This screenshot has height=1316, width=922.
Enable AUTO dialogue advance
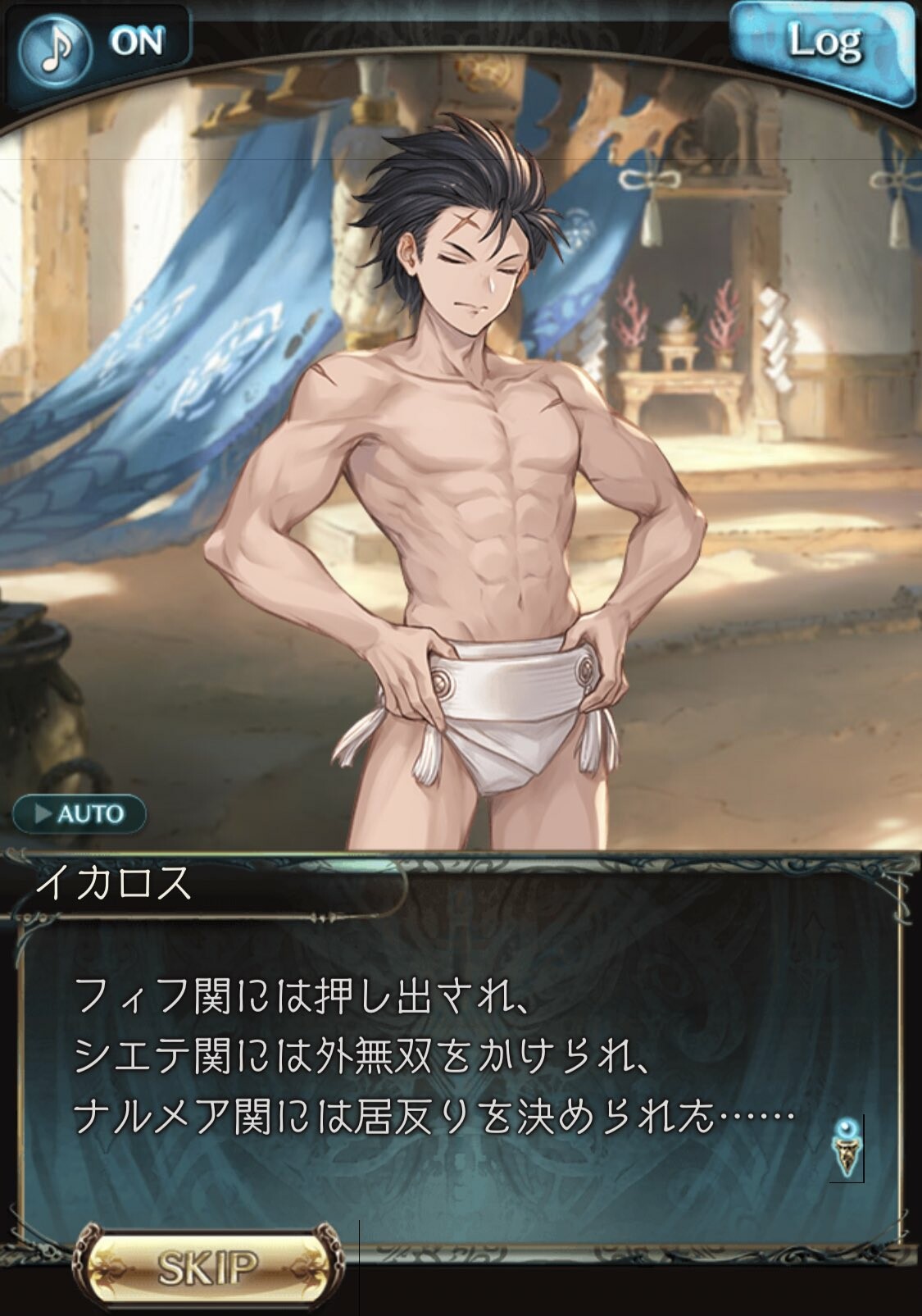tap(79, 814)
